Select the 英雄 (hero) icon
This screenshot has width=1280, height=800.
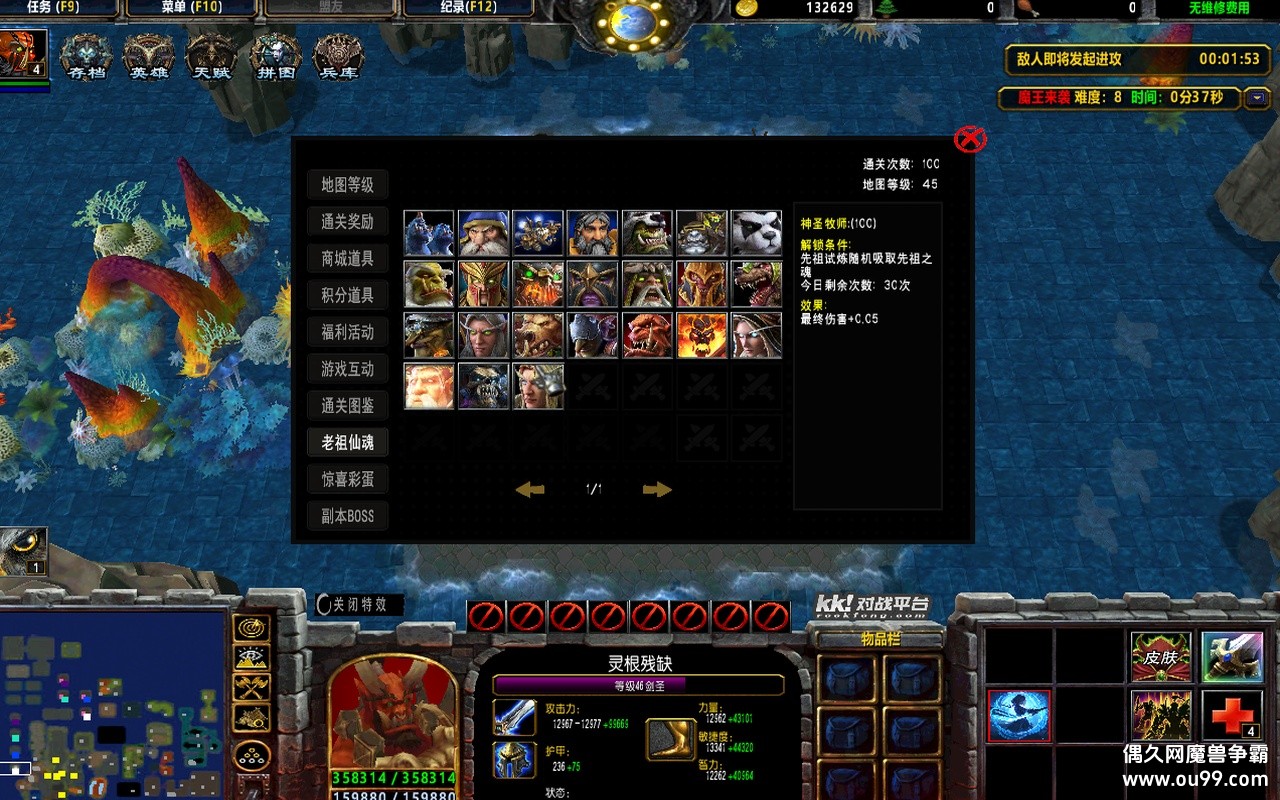(x=148, y=55)
